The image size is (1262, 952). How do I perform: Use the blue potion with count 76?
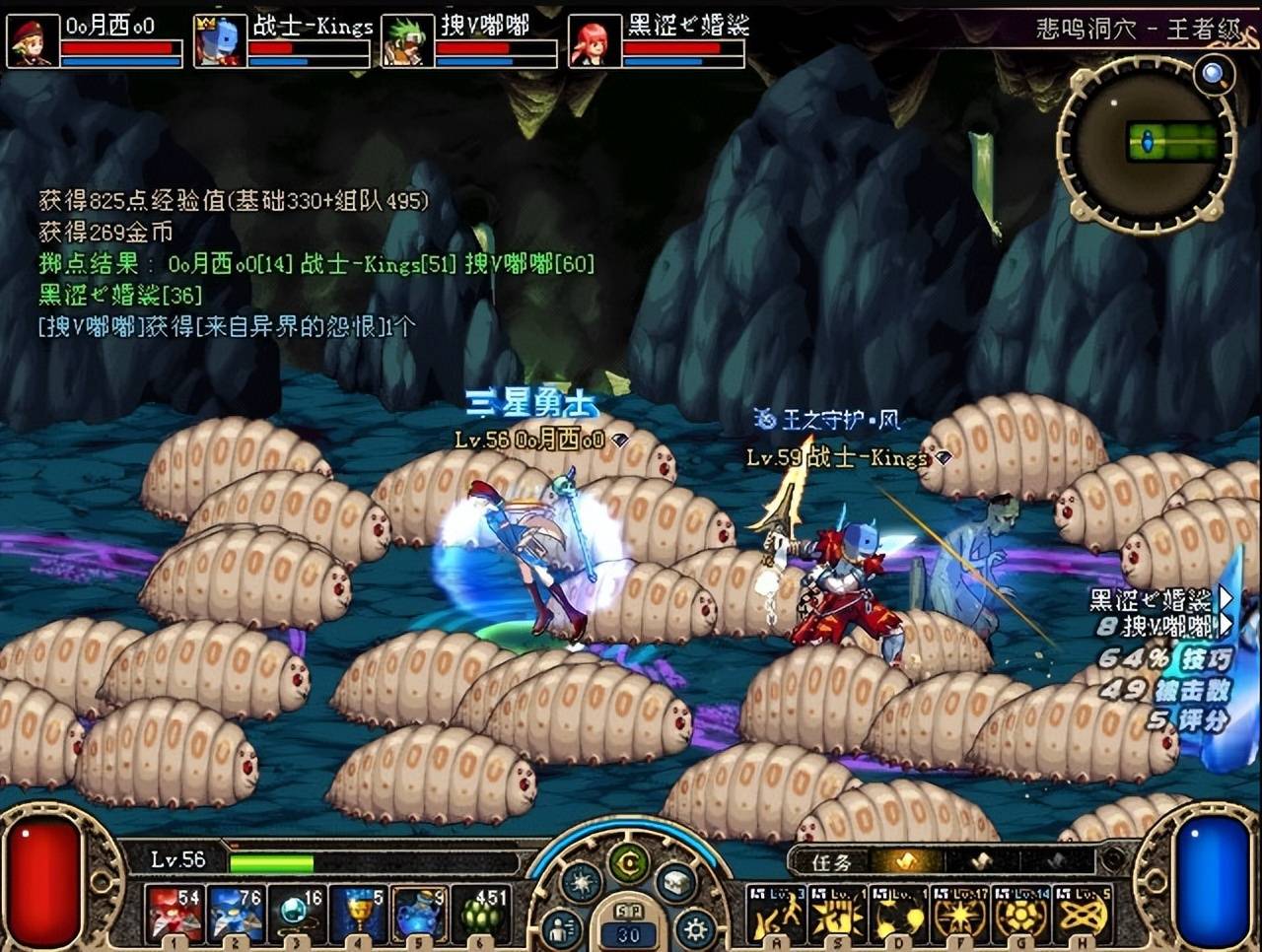coord(237,914)
